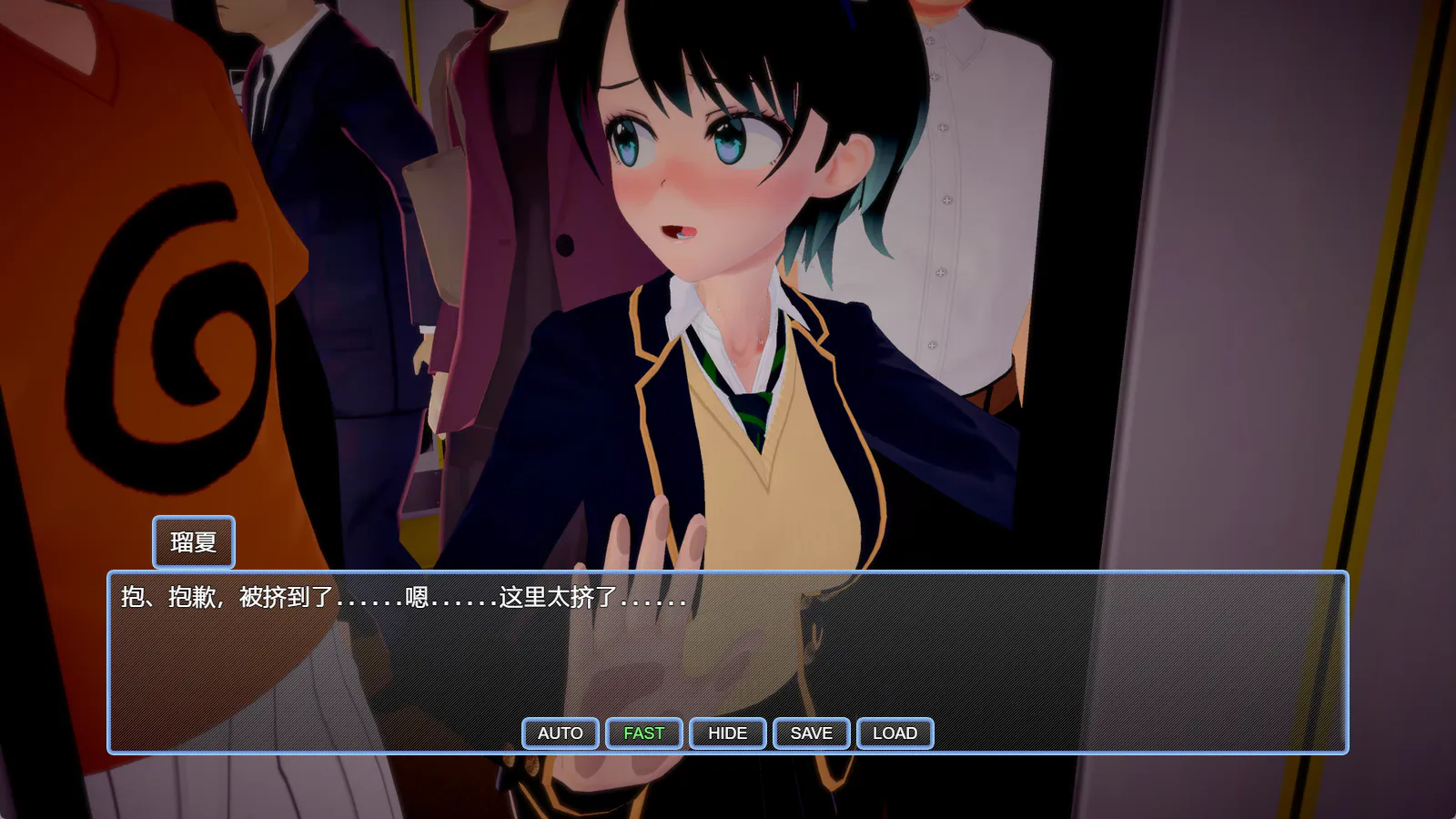Viewport: 1456px width, 819px height.
Task: Toggle the FAST skip mode
Action: [x=643, y=733]
